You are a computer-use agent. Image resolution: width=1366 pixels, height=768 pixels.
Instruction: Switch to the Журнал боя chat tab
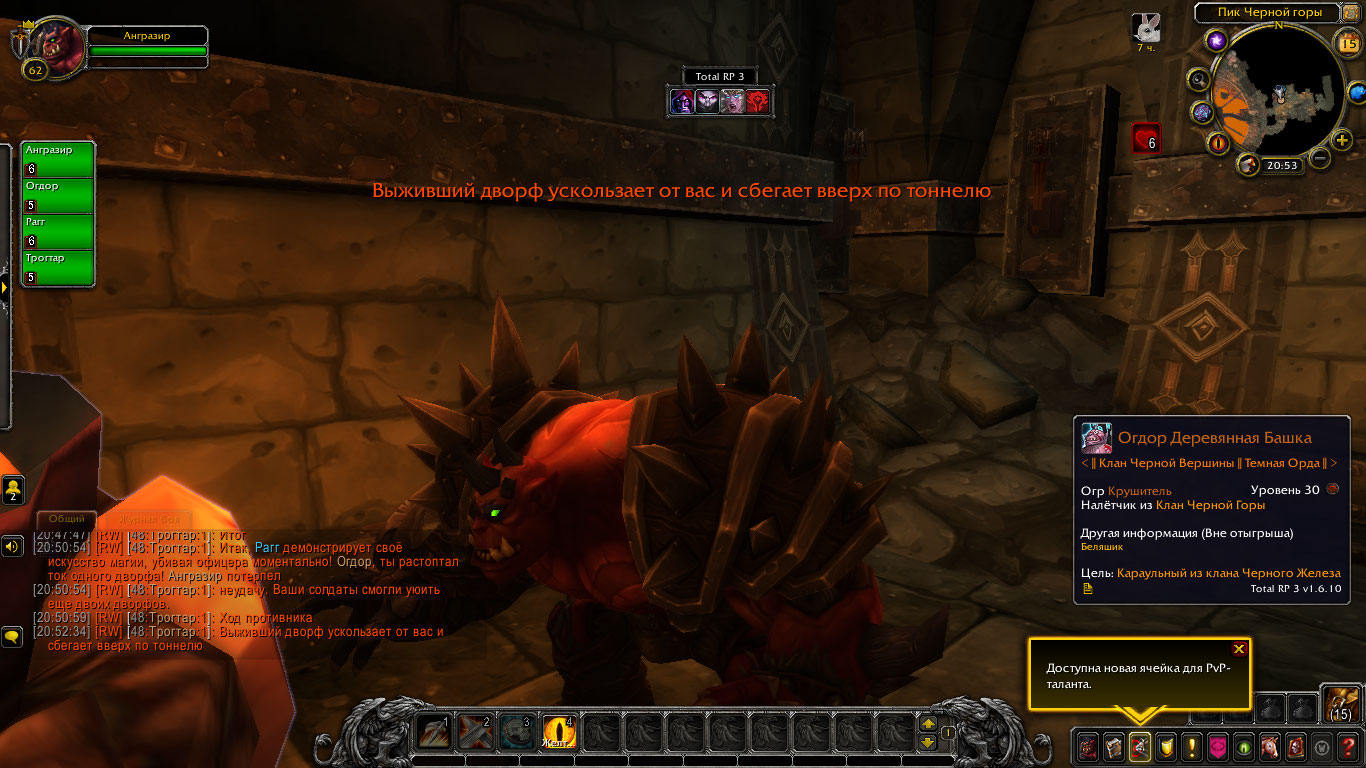(149, 519)
